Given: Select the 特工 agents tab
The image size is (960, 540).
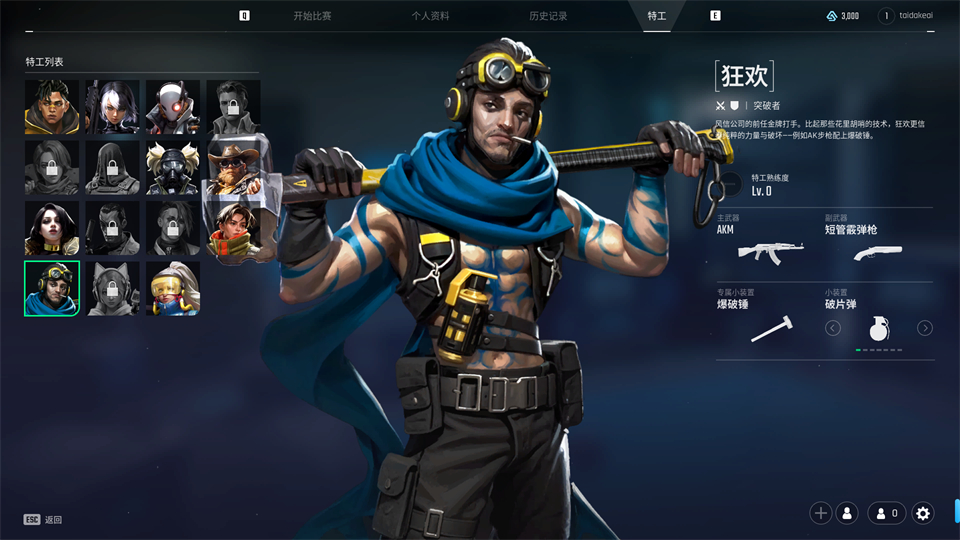Looking at the screenshot, I should click(x=656, y=16).
